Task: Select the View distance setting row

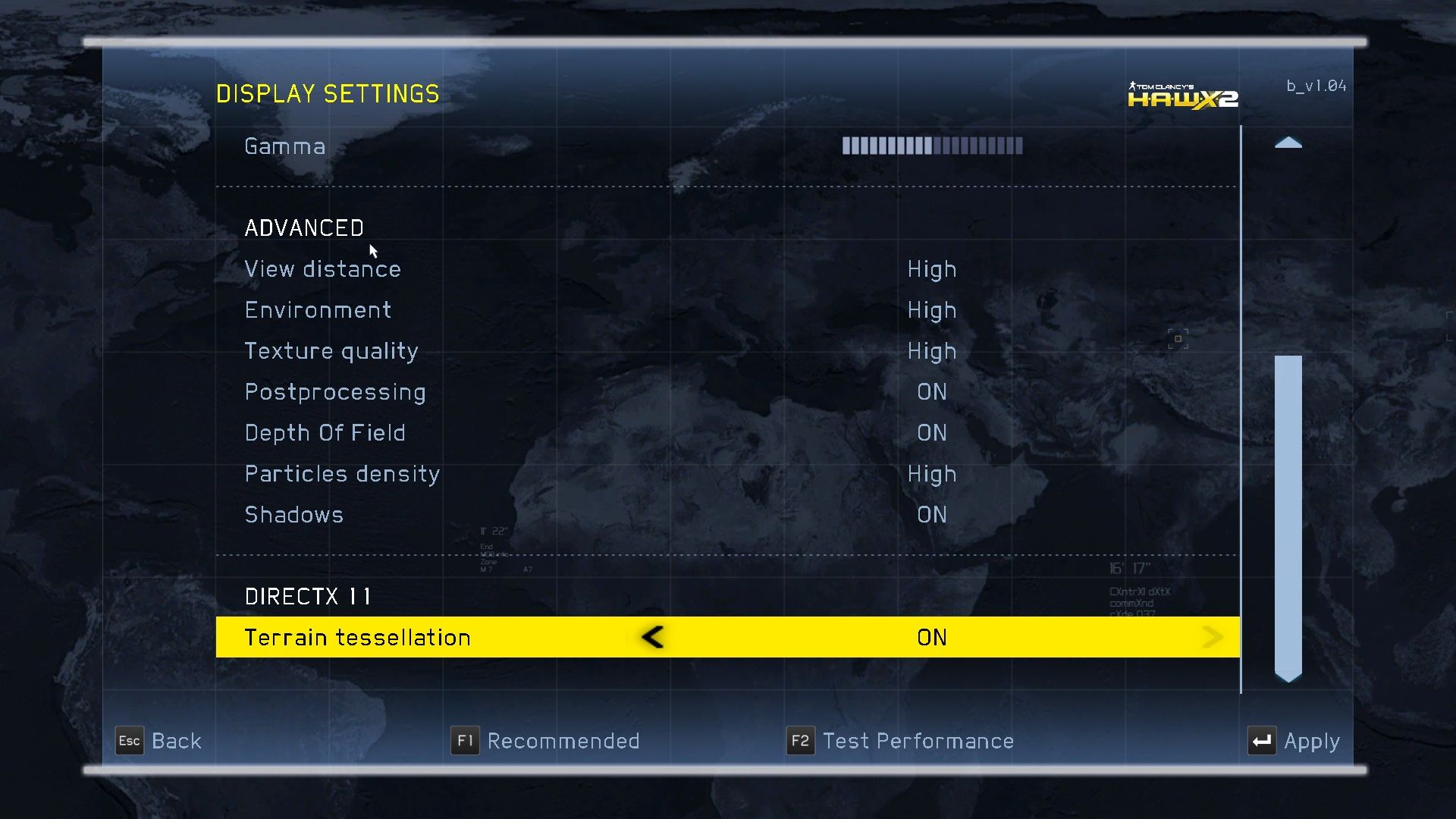Action: 322,269
